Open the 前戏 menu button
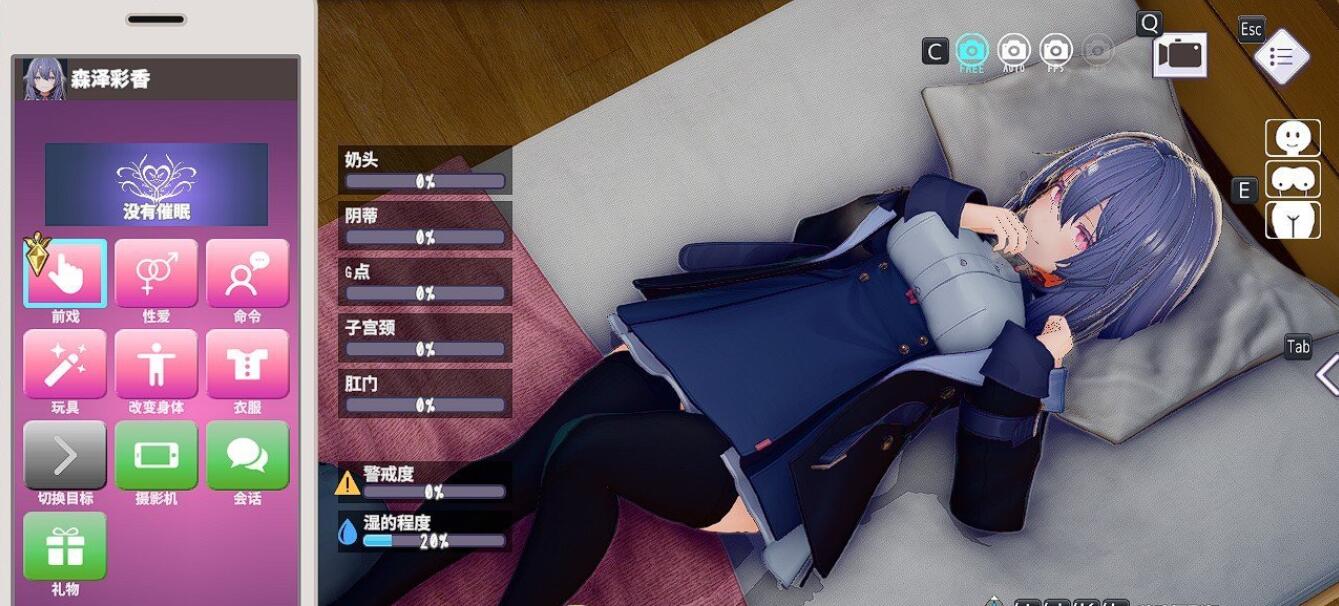 (x=65, y=273)
